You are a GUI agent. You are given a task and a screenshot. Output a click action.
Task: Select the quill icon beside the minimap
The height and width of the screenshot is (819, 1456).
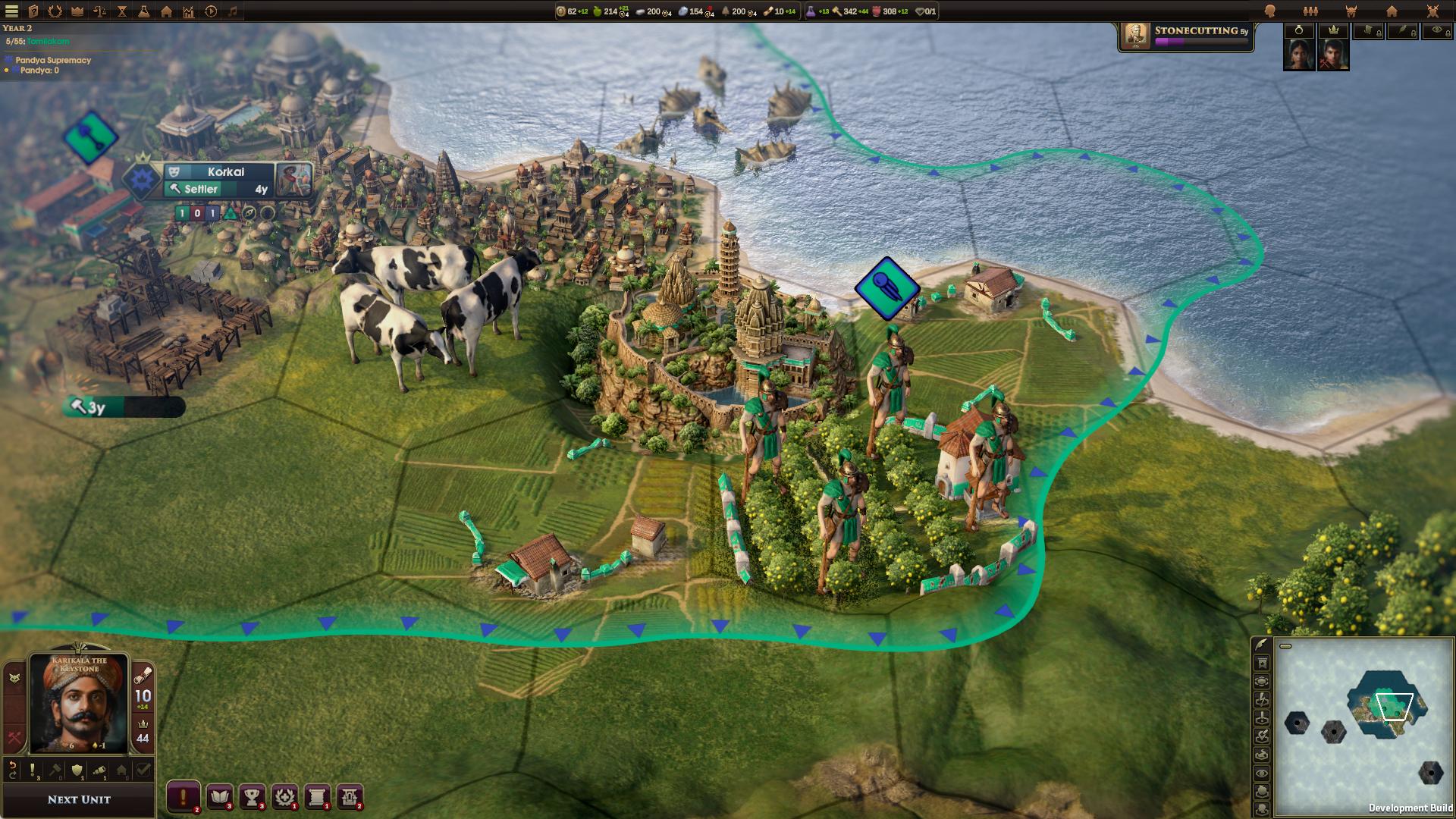click(x=1260, y=644)
